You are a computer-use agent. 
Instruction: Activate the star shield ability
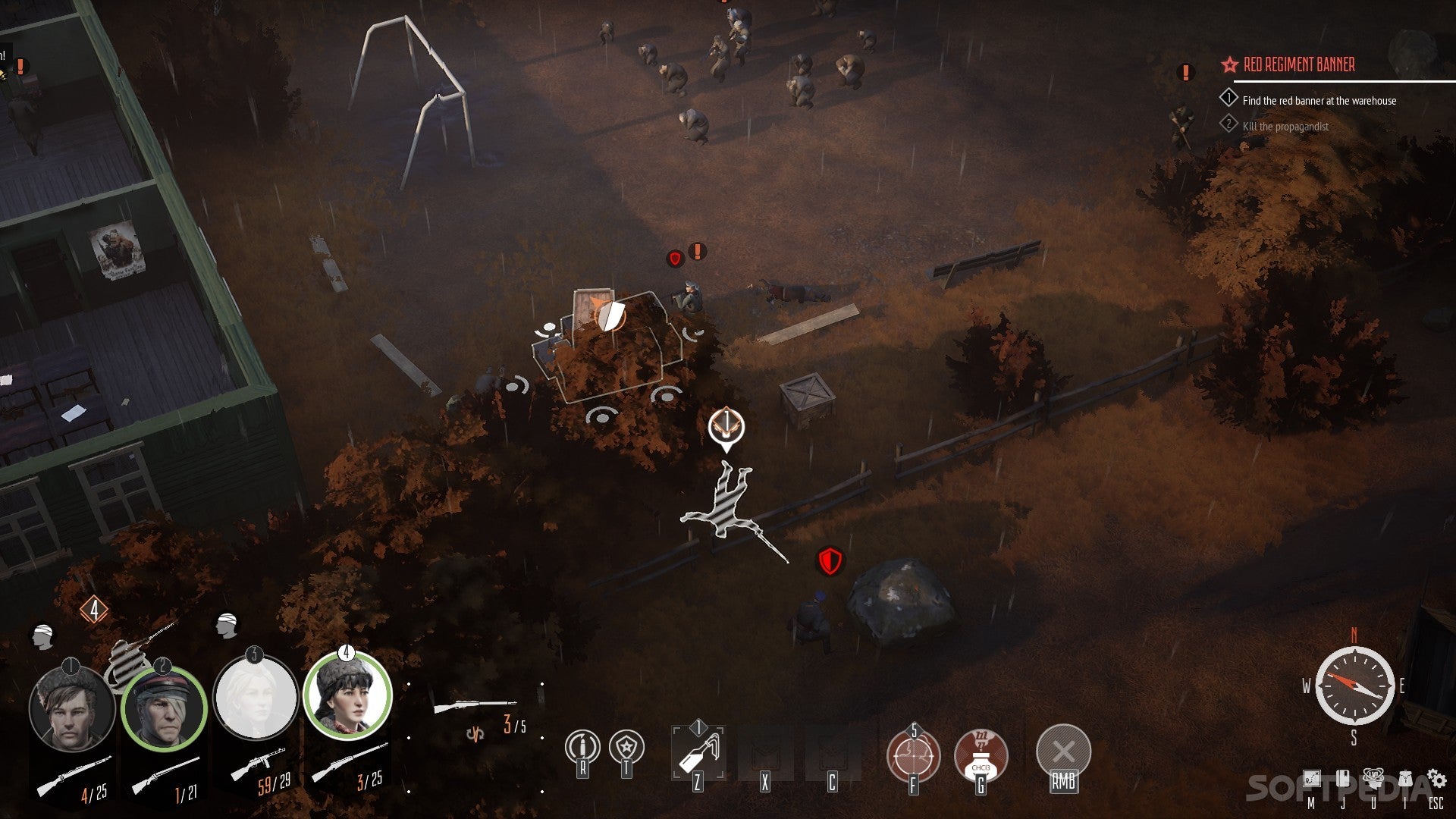[x=626, y=748]
